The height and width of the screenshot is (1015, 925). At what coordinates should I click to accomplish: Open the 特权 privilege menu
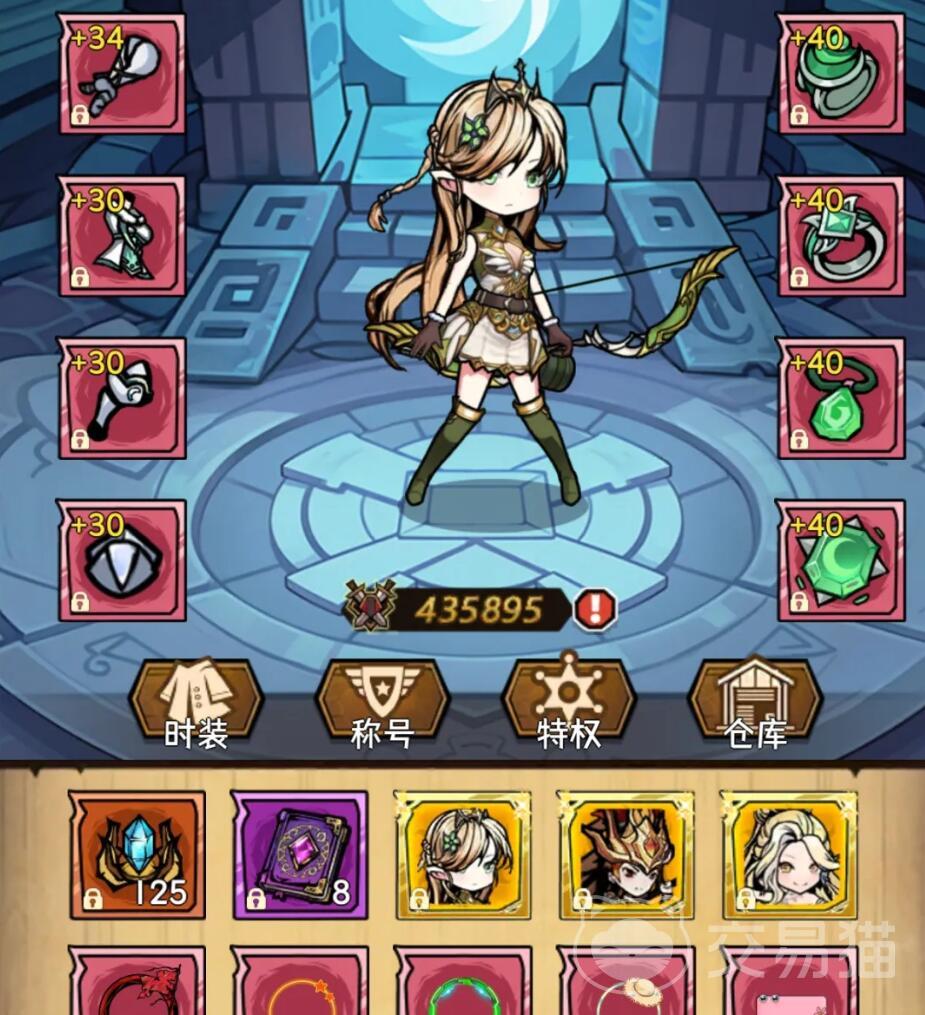coord(568,703)
